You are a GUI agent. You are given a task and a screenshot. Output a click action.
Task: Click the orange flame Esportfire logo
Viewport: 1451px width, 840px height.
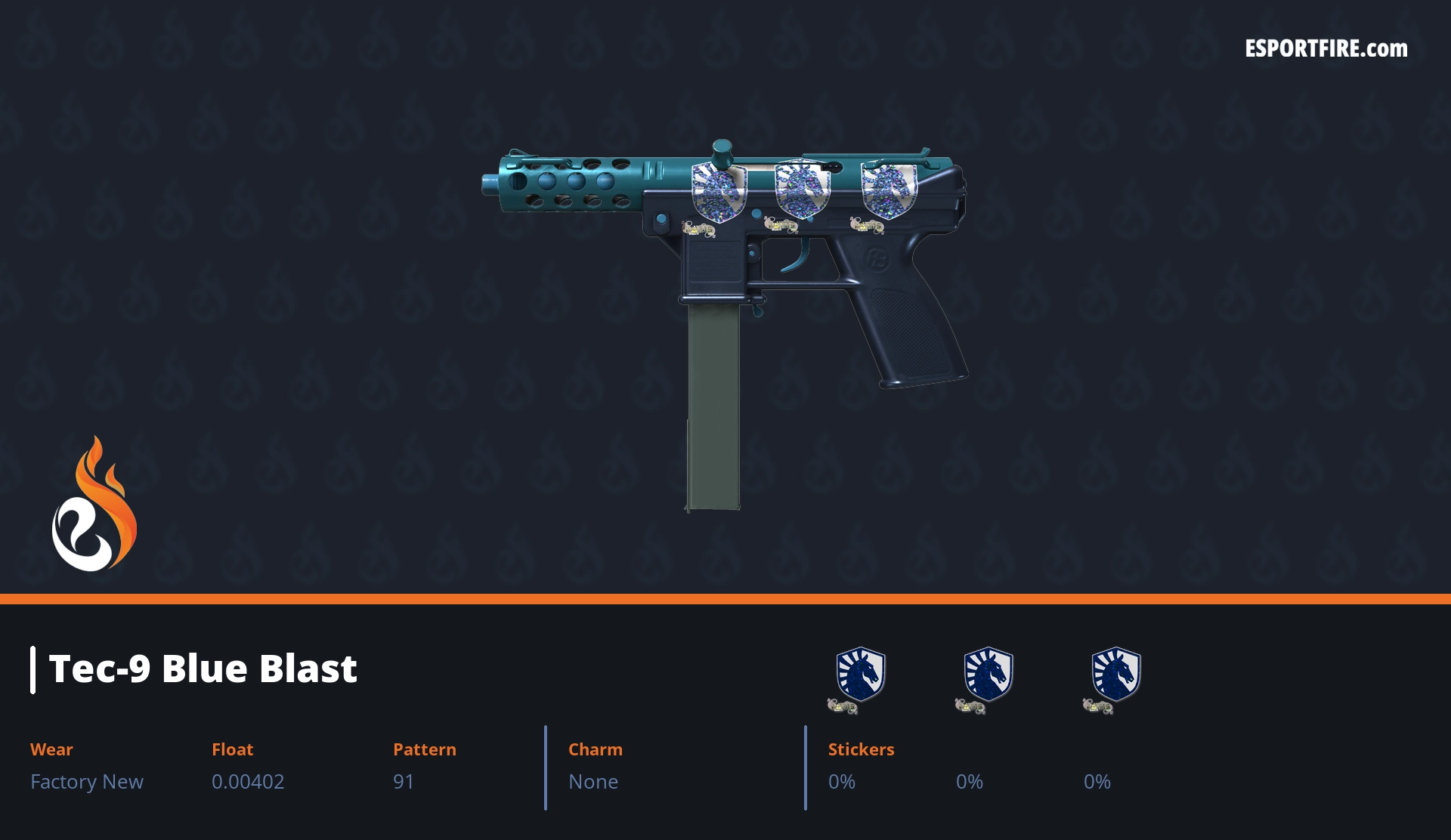[94, 505]
